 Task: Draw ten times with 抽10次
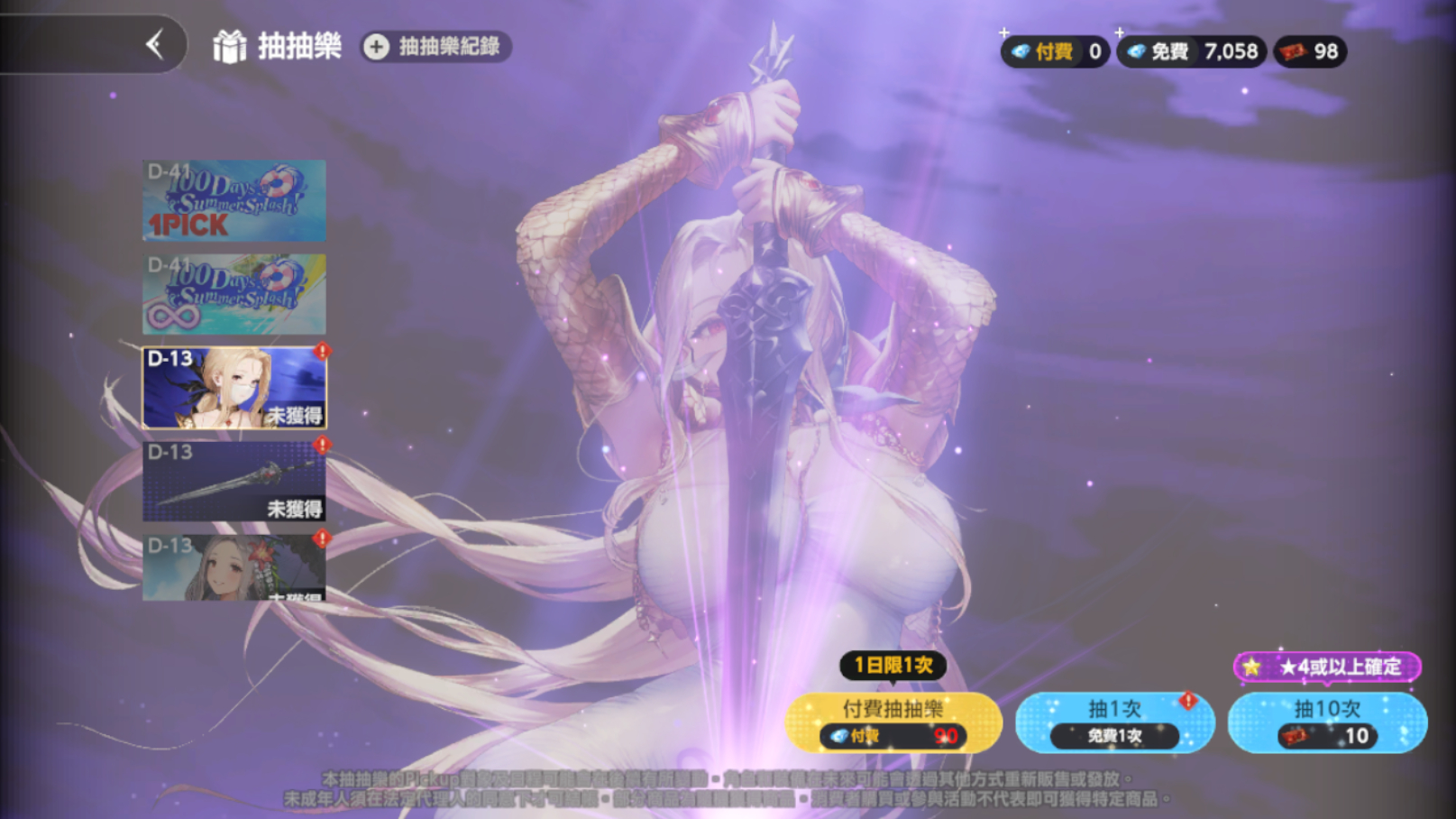tap(1327, 722)
